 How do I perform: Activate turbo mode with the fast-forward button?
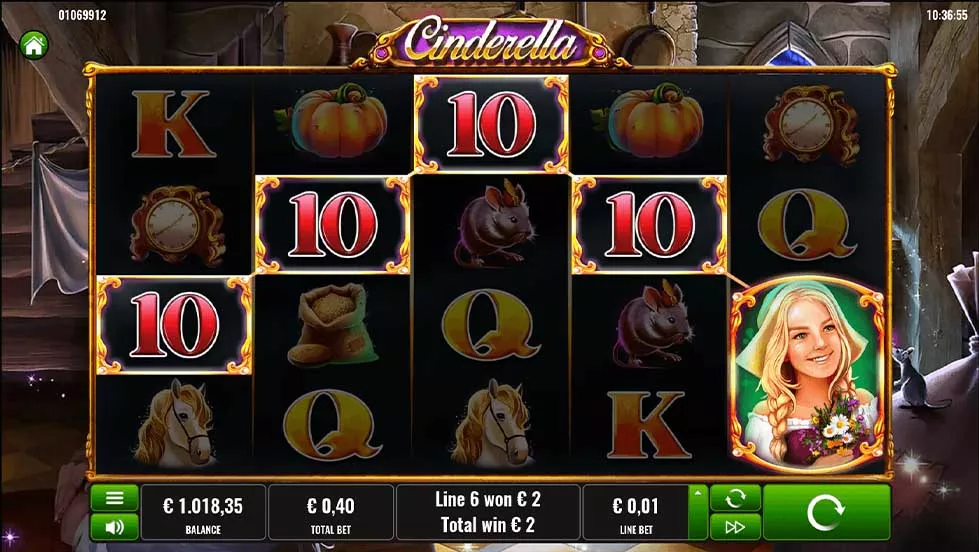pyautogui.click(x=735, y=526)
